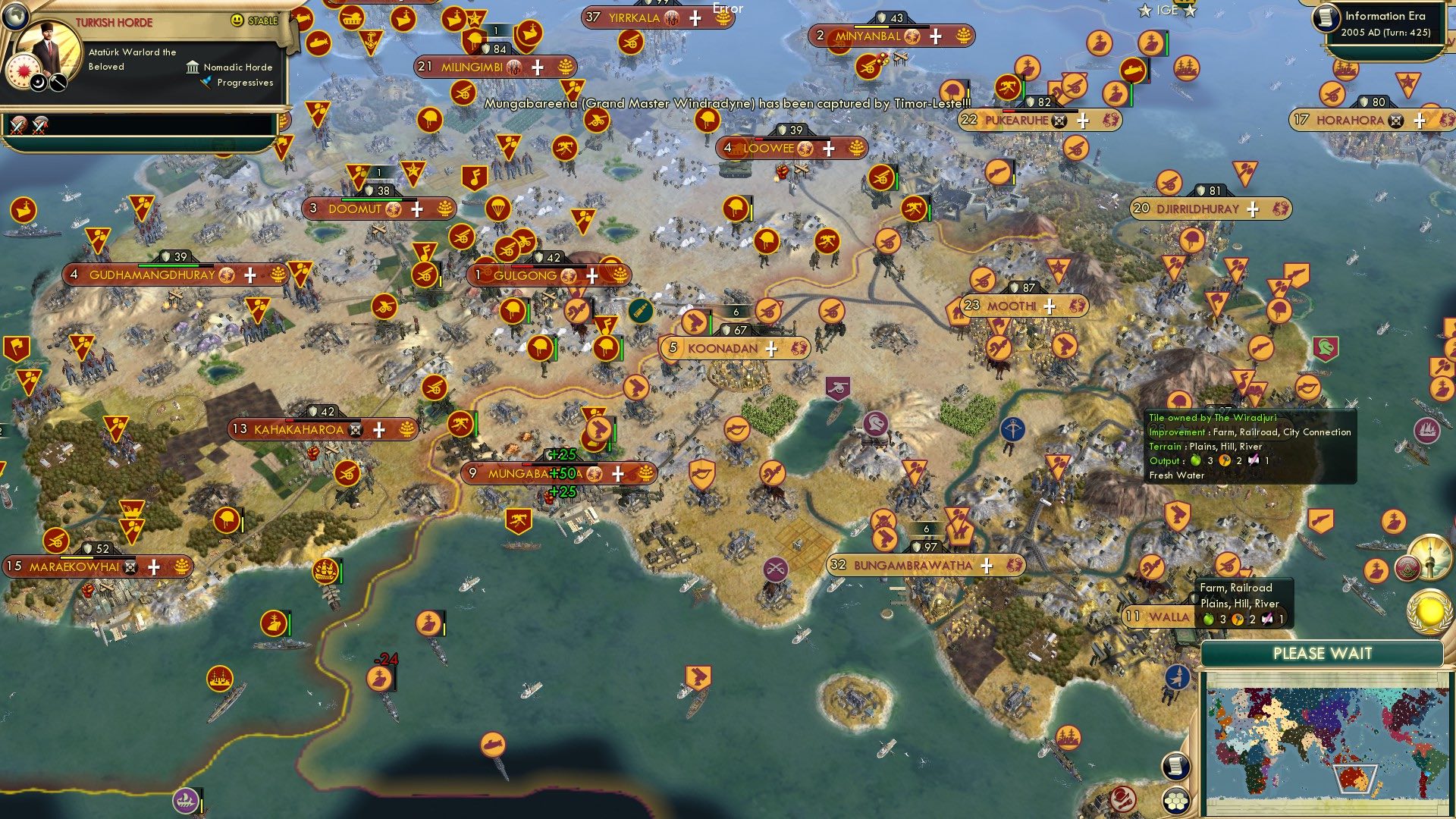Image resolution: width=1456 pixels, height=819 pixels.
Task: Open the notification scroll icon above the minimap
Action: click(1175, 767)
